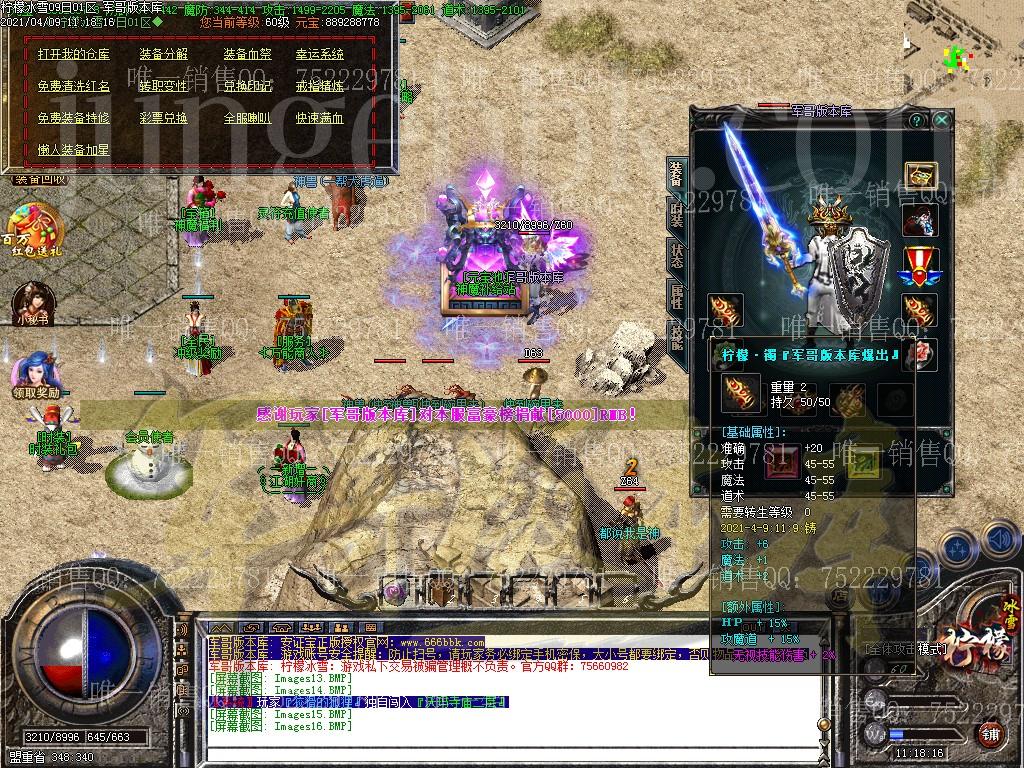Screen dimensions: 1024x768
Task: Open the 属性 attributes tab
Action: (x=677, y=294)
